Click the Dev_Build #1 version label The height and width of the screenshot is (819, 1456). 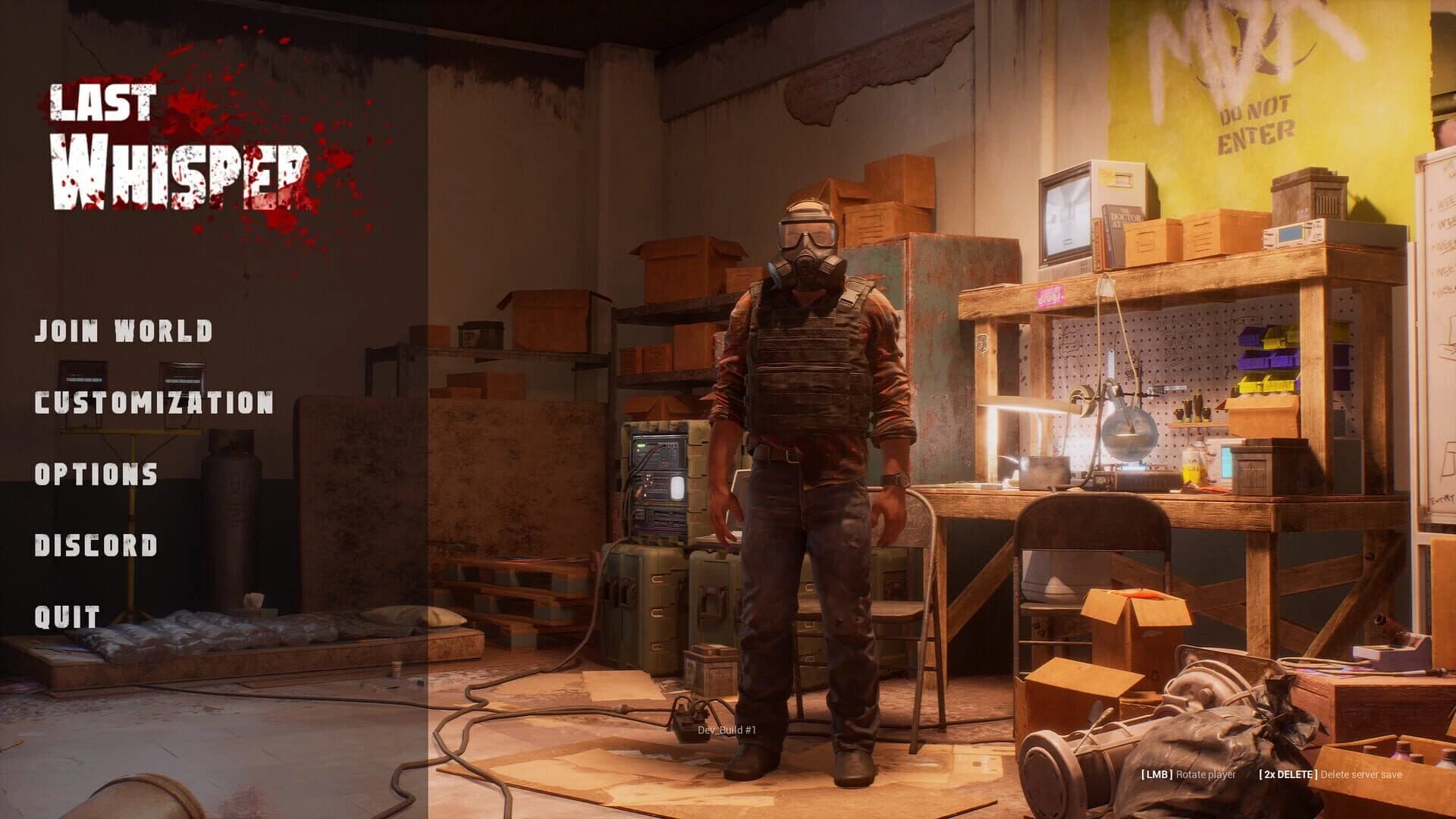(x=726, y=729)
